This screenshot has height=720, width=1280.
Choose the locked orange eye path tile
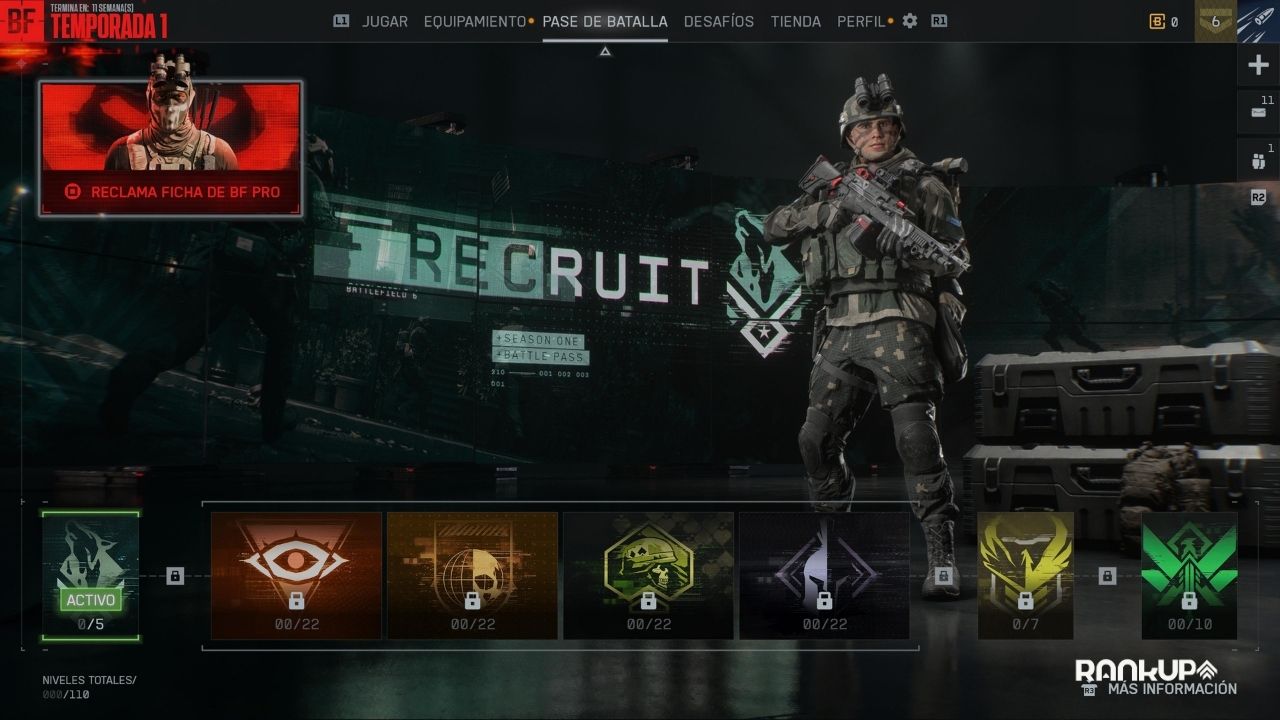click(x=296, y=575)
